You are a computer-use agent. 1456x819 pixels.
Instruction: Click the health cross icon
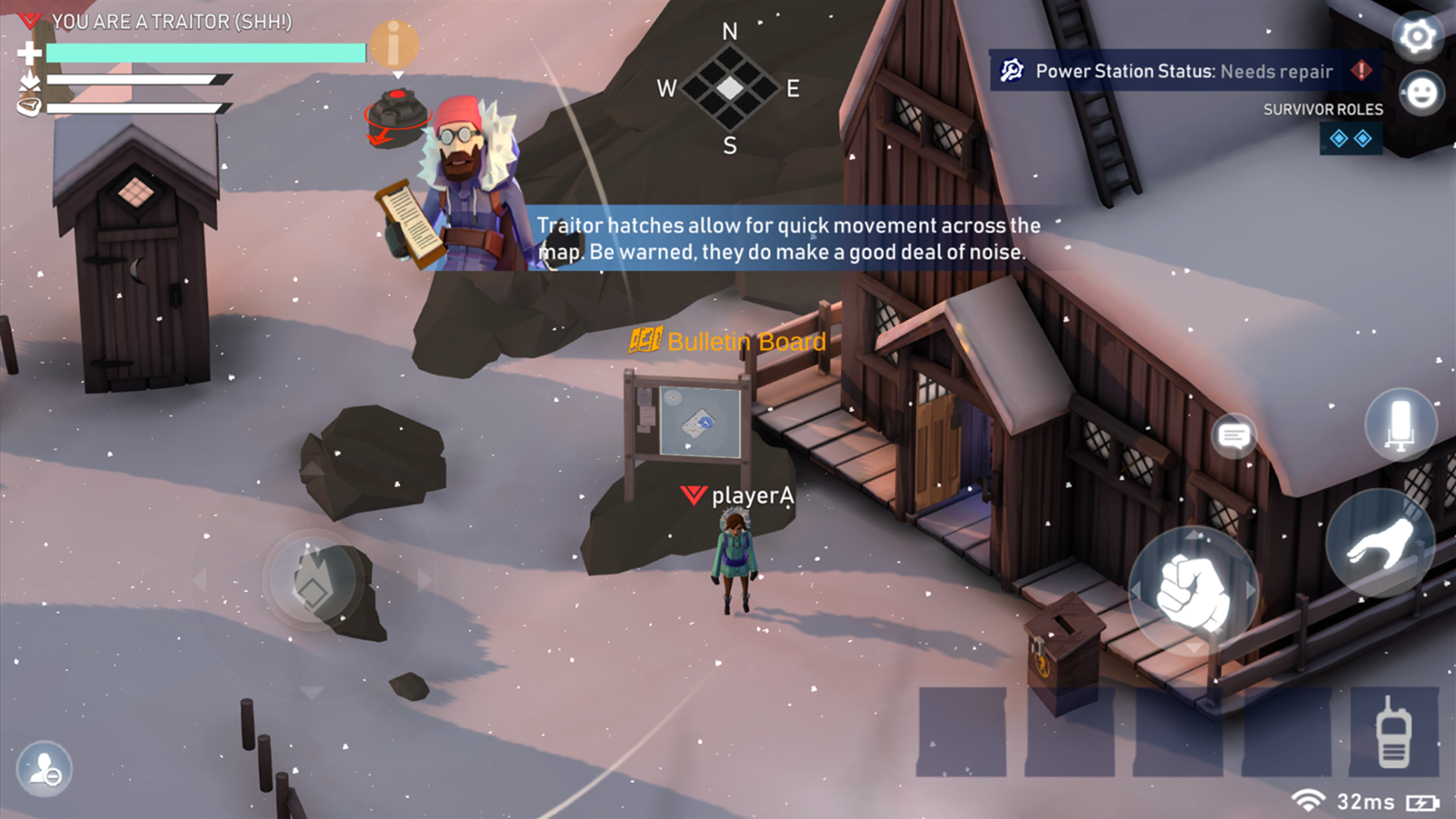(30, 53)
